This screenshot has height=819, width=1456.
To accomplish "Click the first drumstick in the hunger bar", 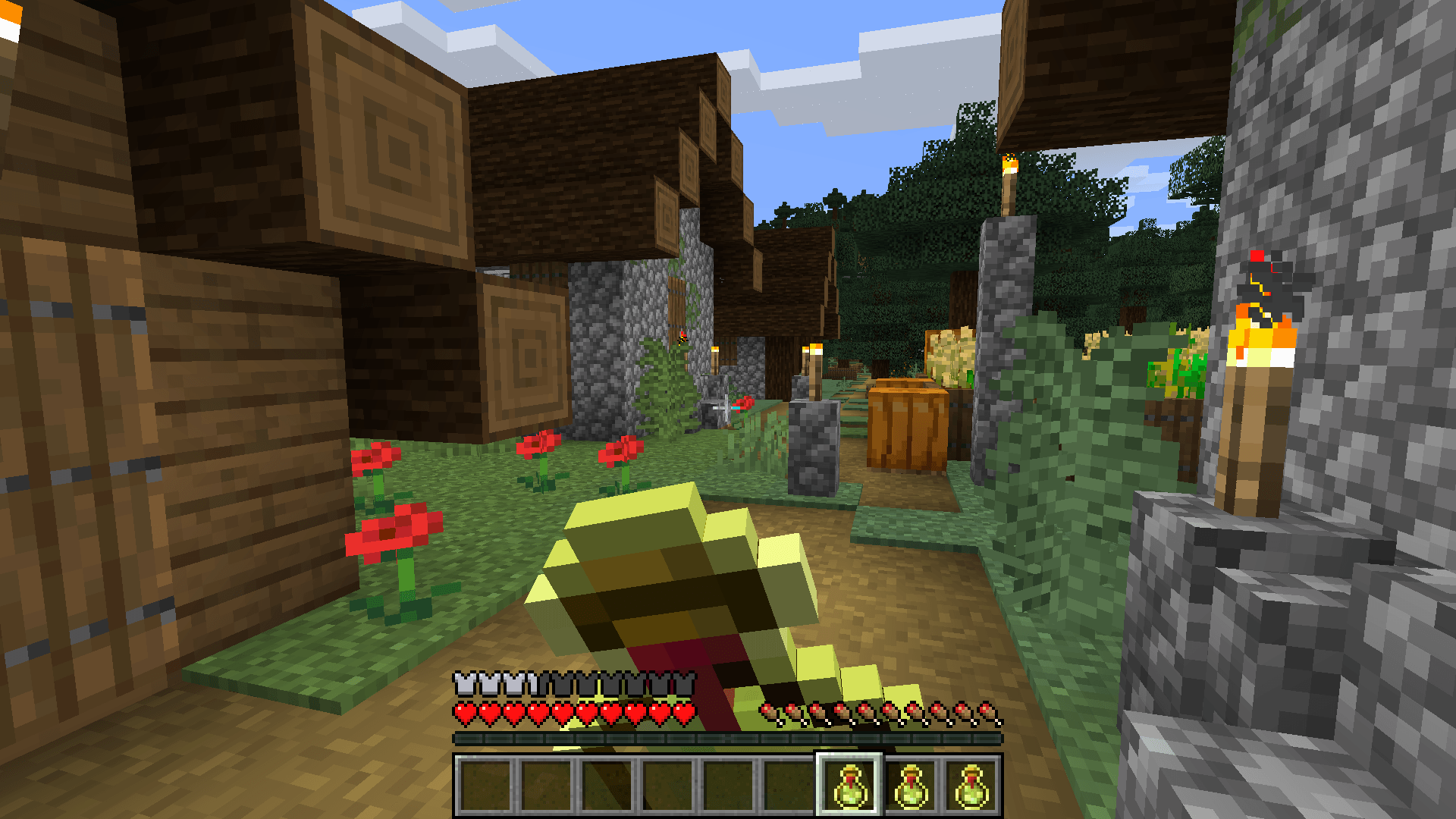I will [x=770, y=711].
